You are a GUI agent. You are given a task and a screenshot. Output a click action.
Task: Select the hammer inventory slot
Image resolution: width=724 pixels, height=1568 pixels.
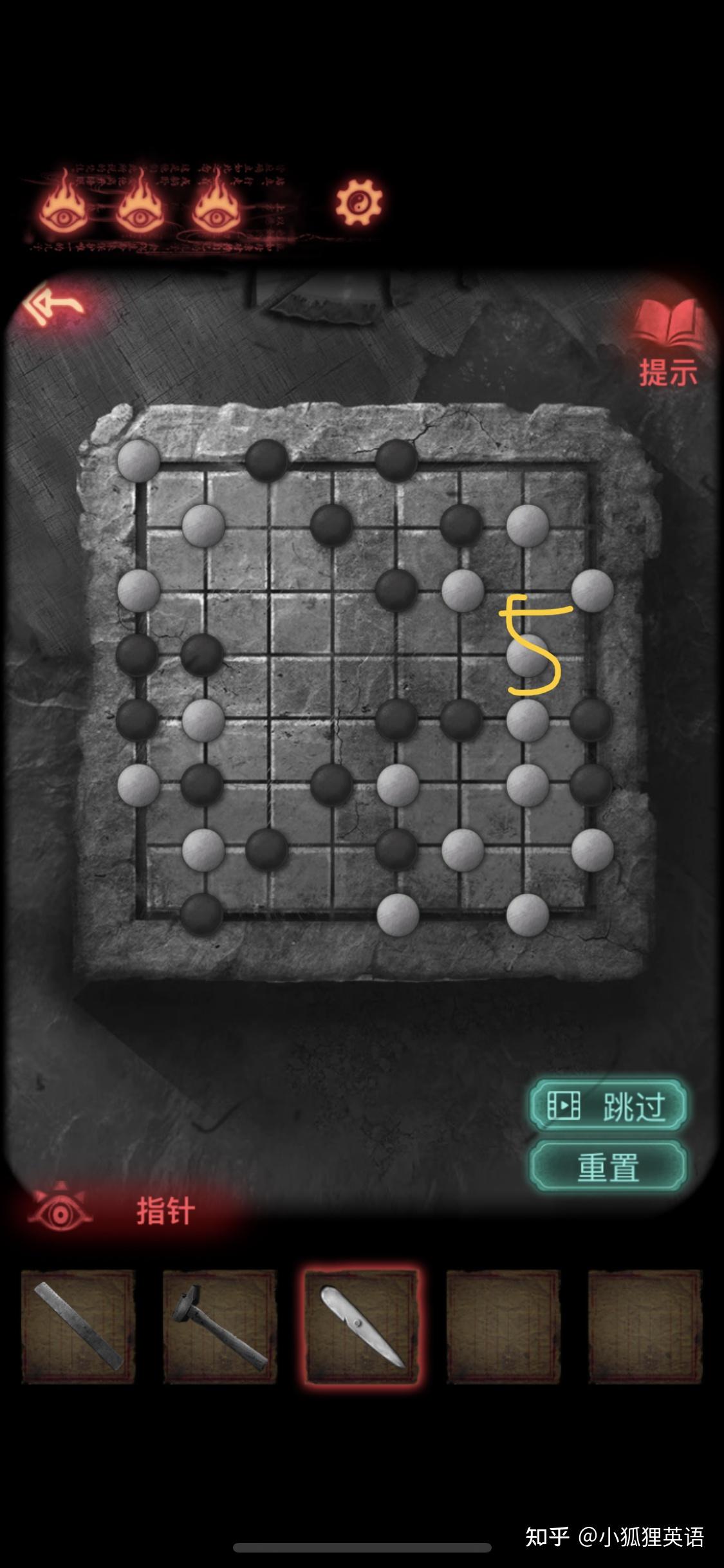219,1326
